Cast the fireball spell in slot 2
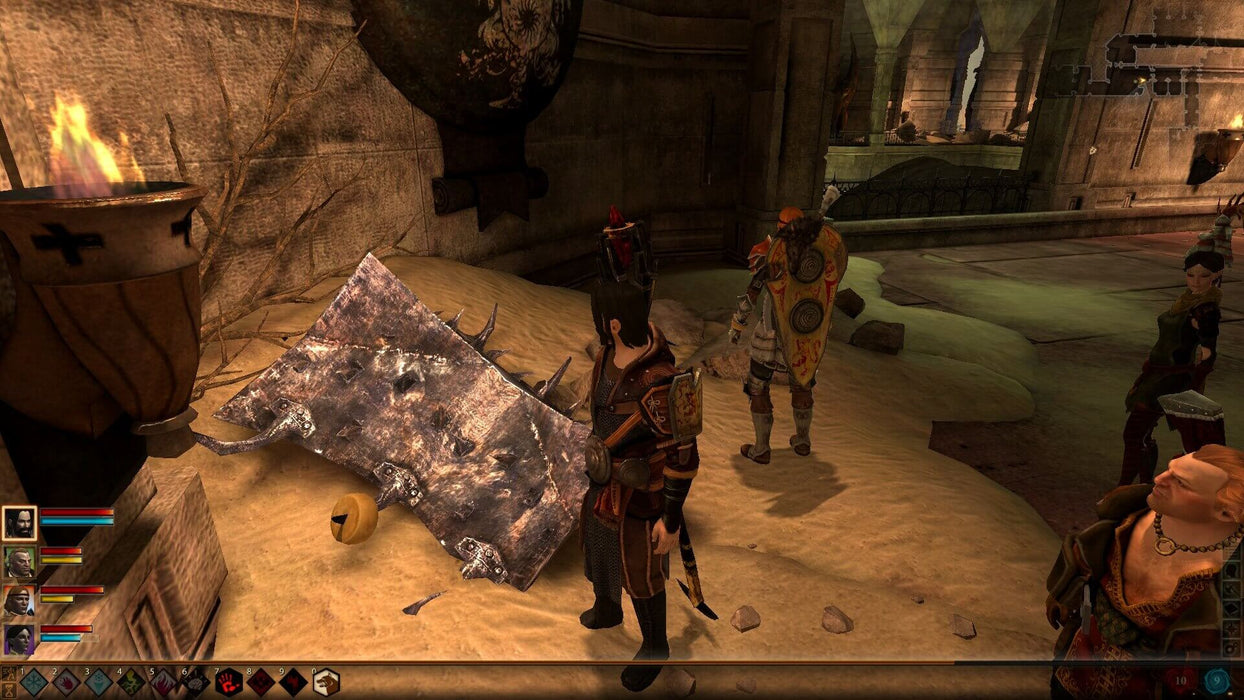1244x700 pixels. pos(66,682)
